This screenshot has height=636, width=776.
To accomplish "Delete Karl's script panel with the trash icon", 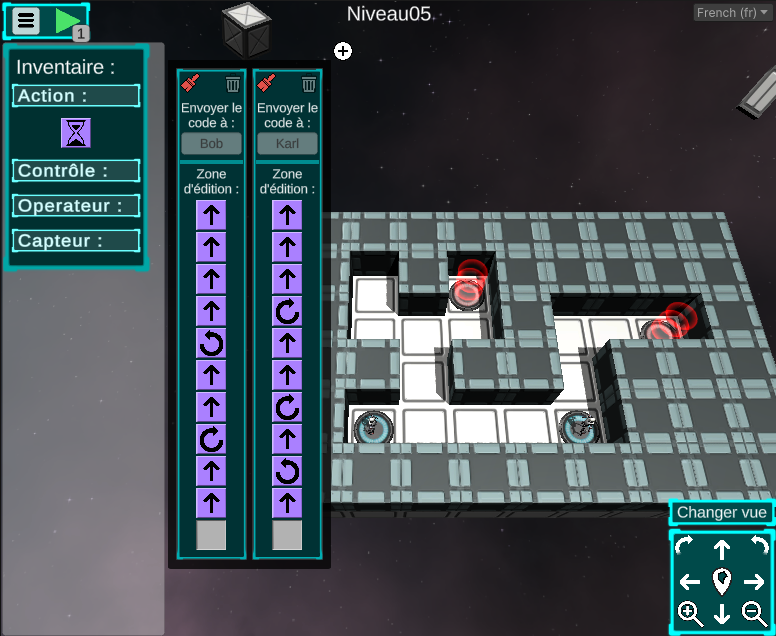I will coord(309,85).
